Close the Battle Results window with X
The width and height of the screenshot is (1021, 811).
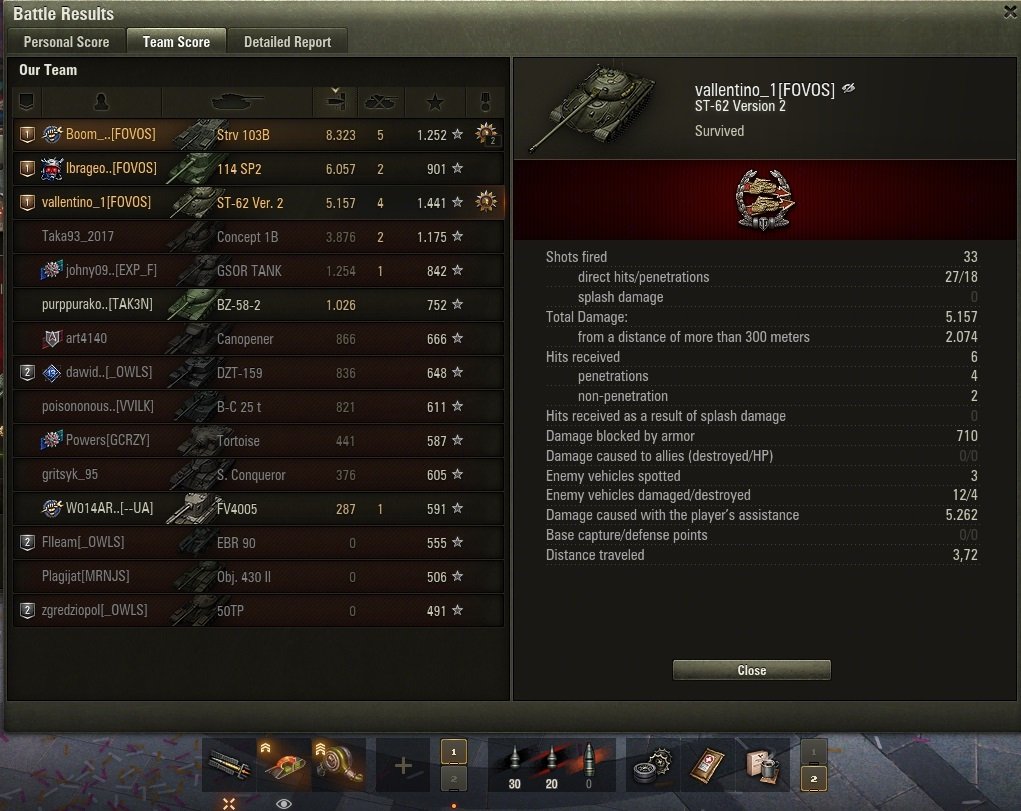pyautogui.click(x=1010, y=11)
